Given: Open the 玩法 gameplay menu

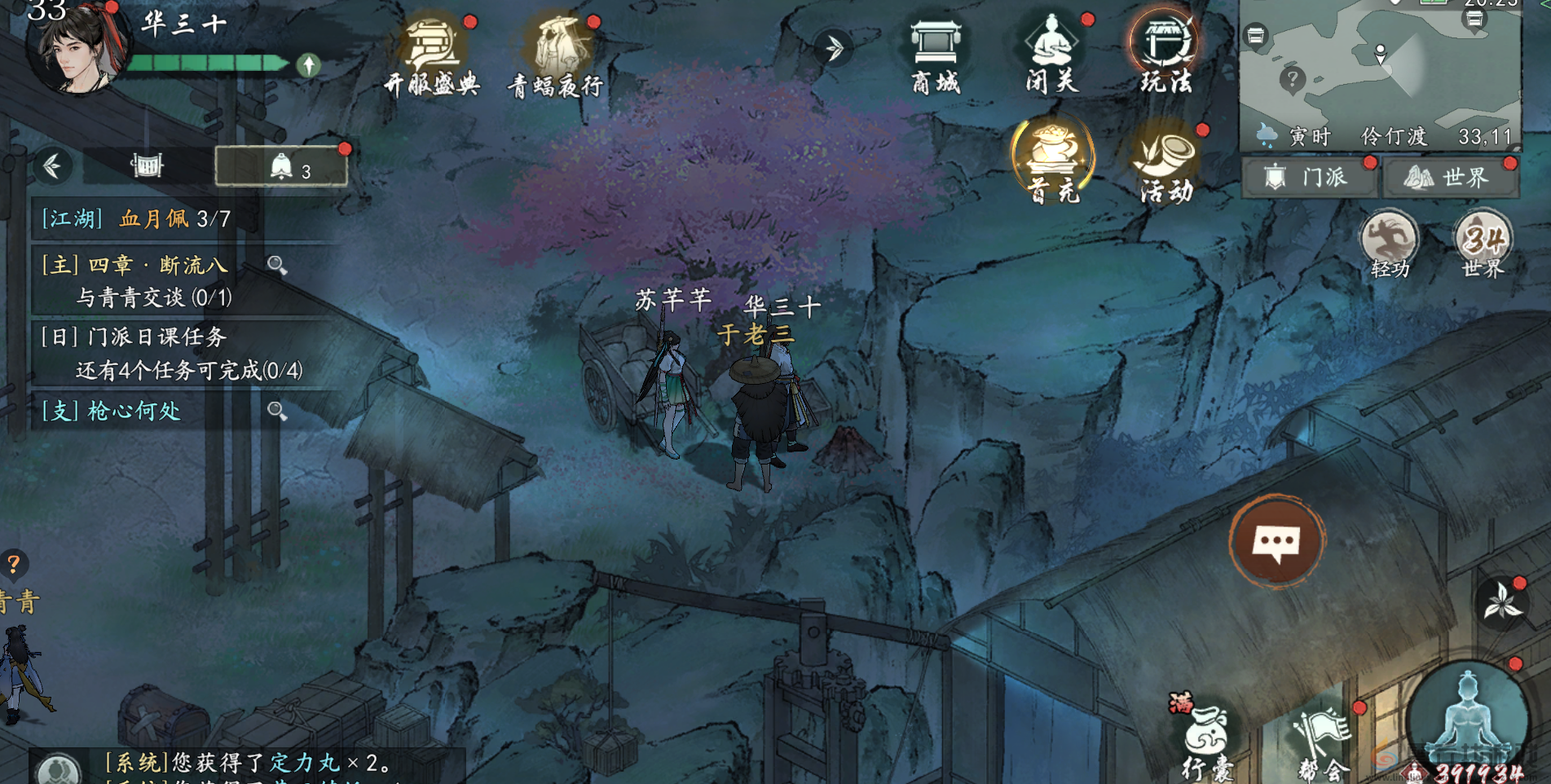Looking at the screenshot, I should [x=1165, y=51].
